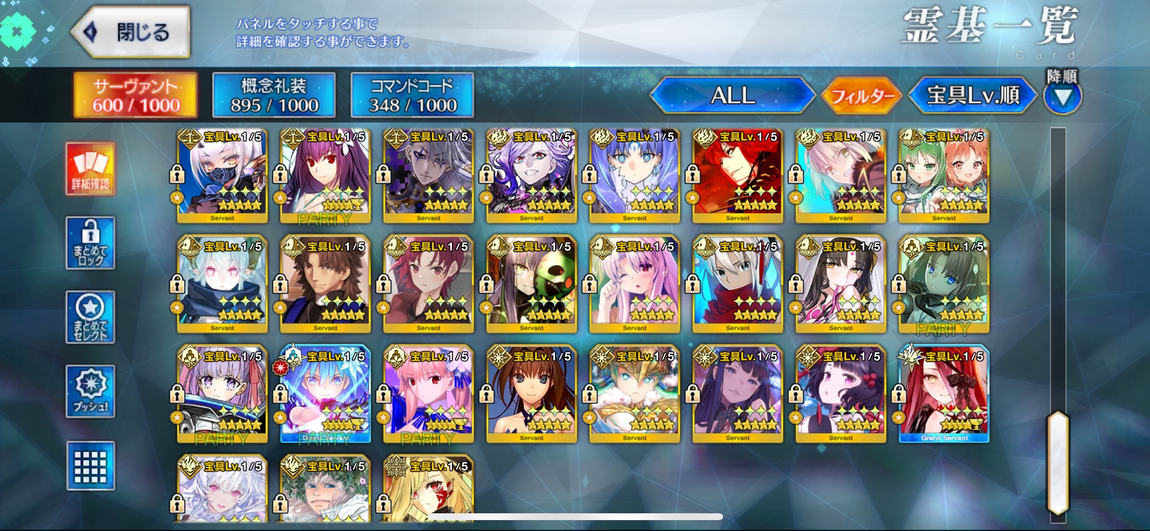Close the servant list with 閉じる
The width and height of the screenshot is (1150, 531).
point(131,32)
